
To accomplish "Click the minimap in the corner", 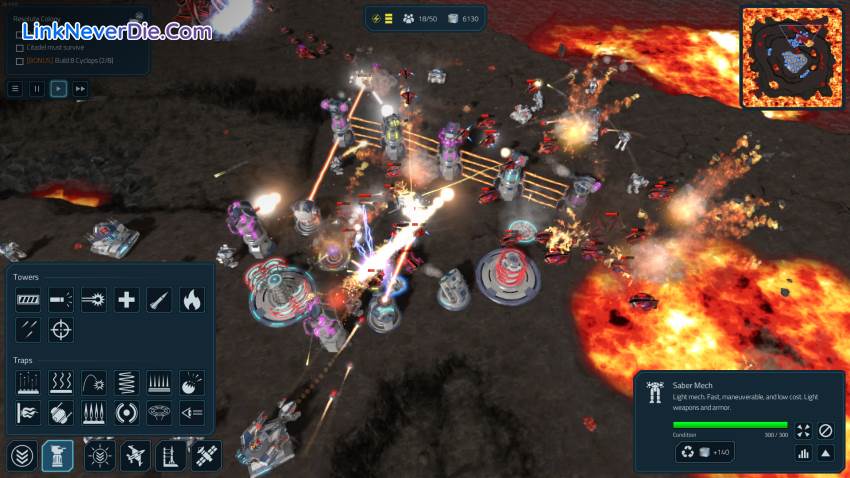I will pyautogui.click(x=792, y=57).
